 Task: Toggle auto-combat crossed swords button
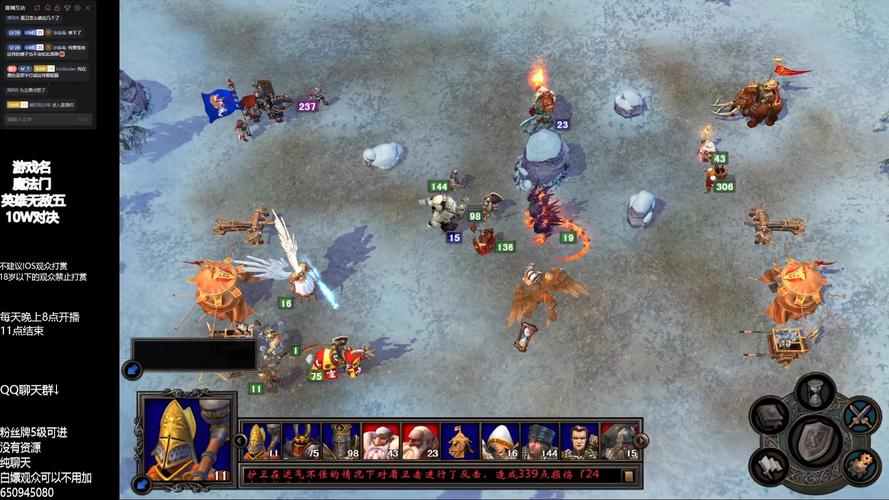coord(860,416)
